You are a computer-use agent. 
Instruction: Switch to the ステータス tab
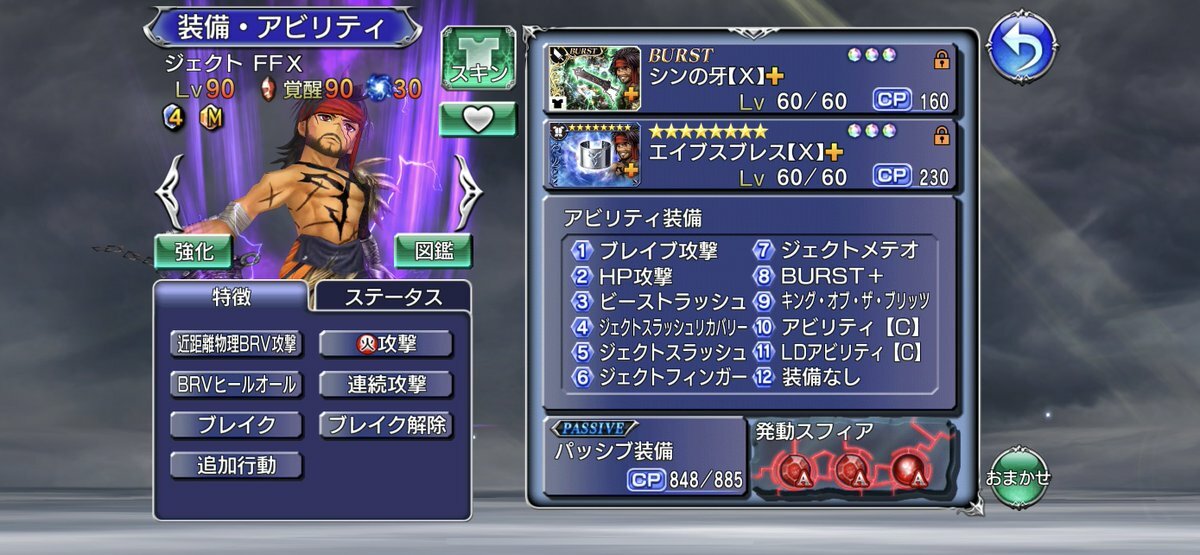click(x=393, y=297)
